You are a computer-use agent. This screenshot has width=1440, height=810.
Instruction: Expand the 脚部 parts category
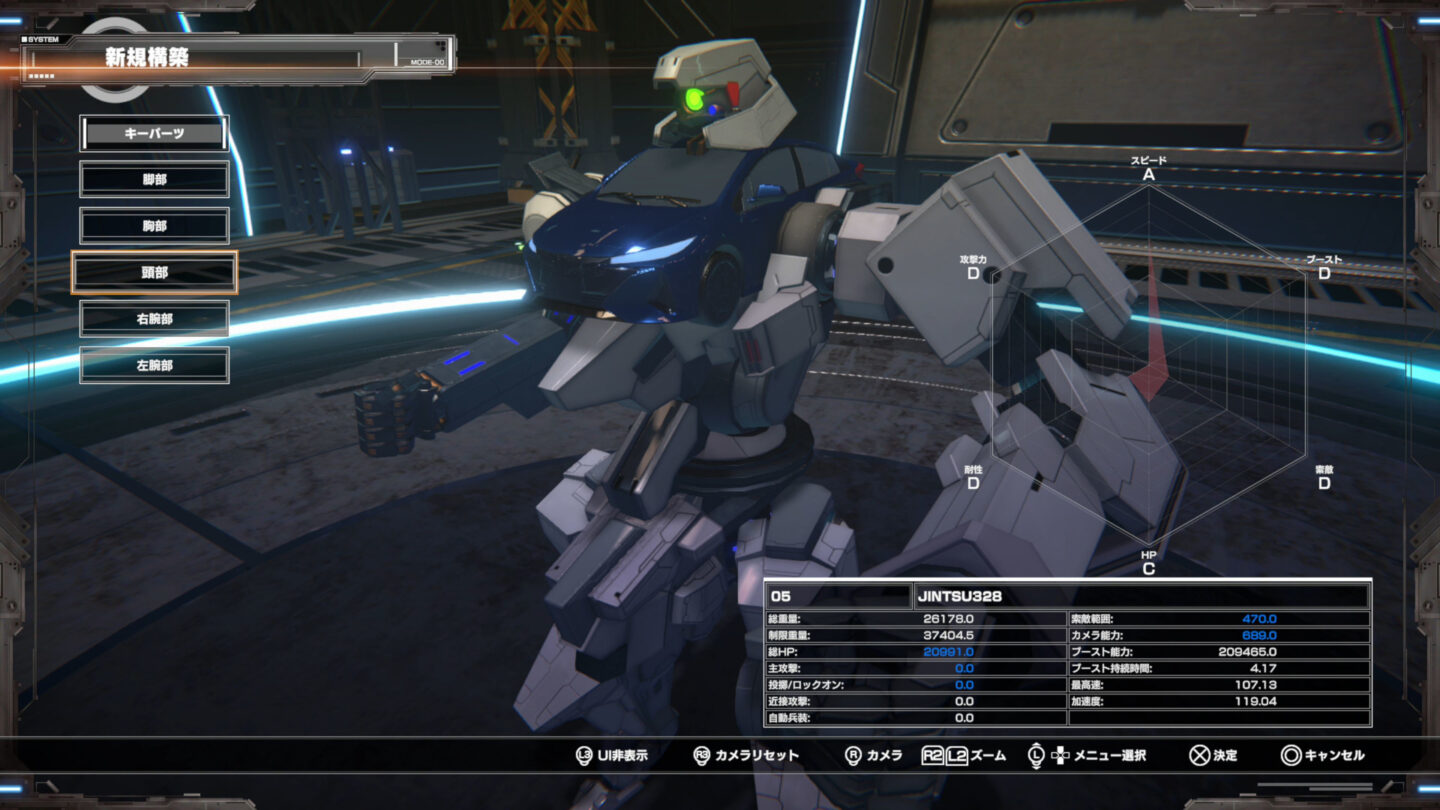153,179
